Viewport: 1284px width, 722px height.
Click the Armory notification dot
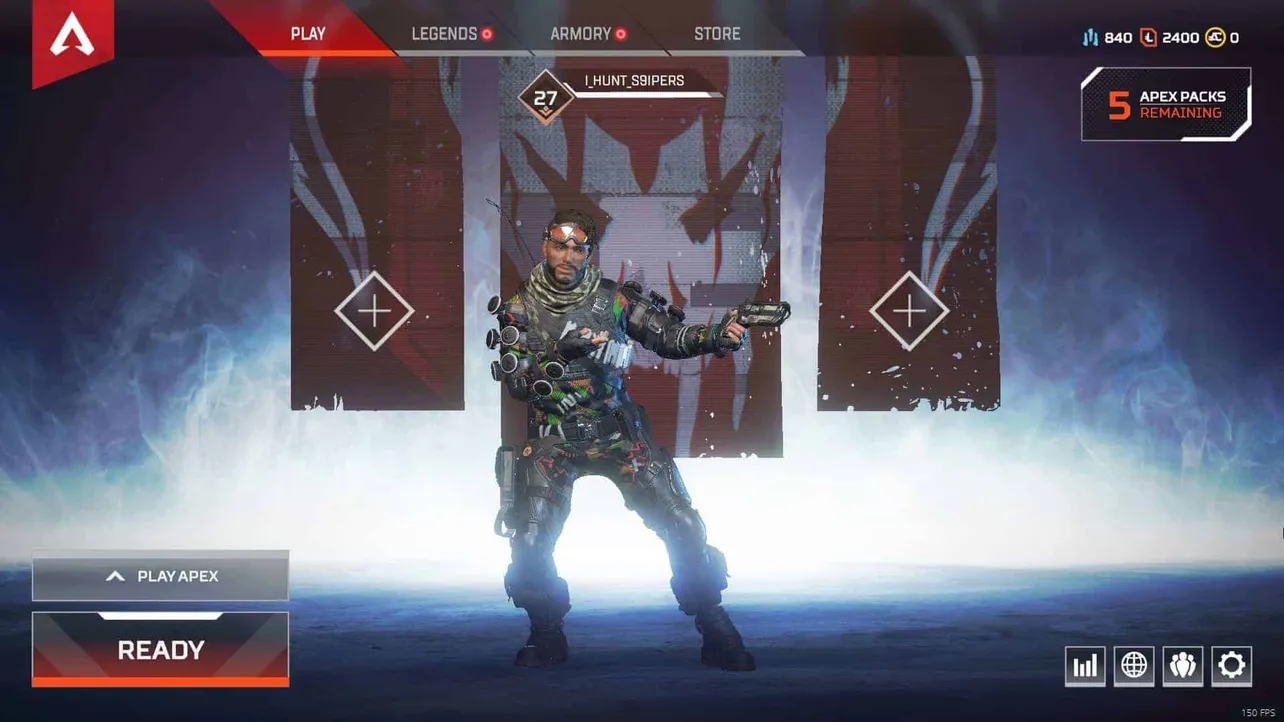(x=621, y=33)
